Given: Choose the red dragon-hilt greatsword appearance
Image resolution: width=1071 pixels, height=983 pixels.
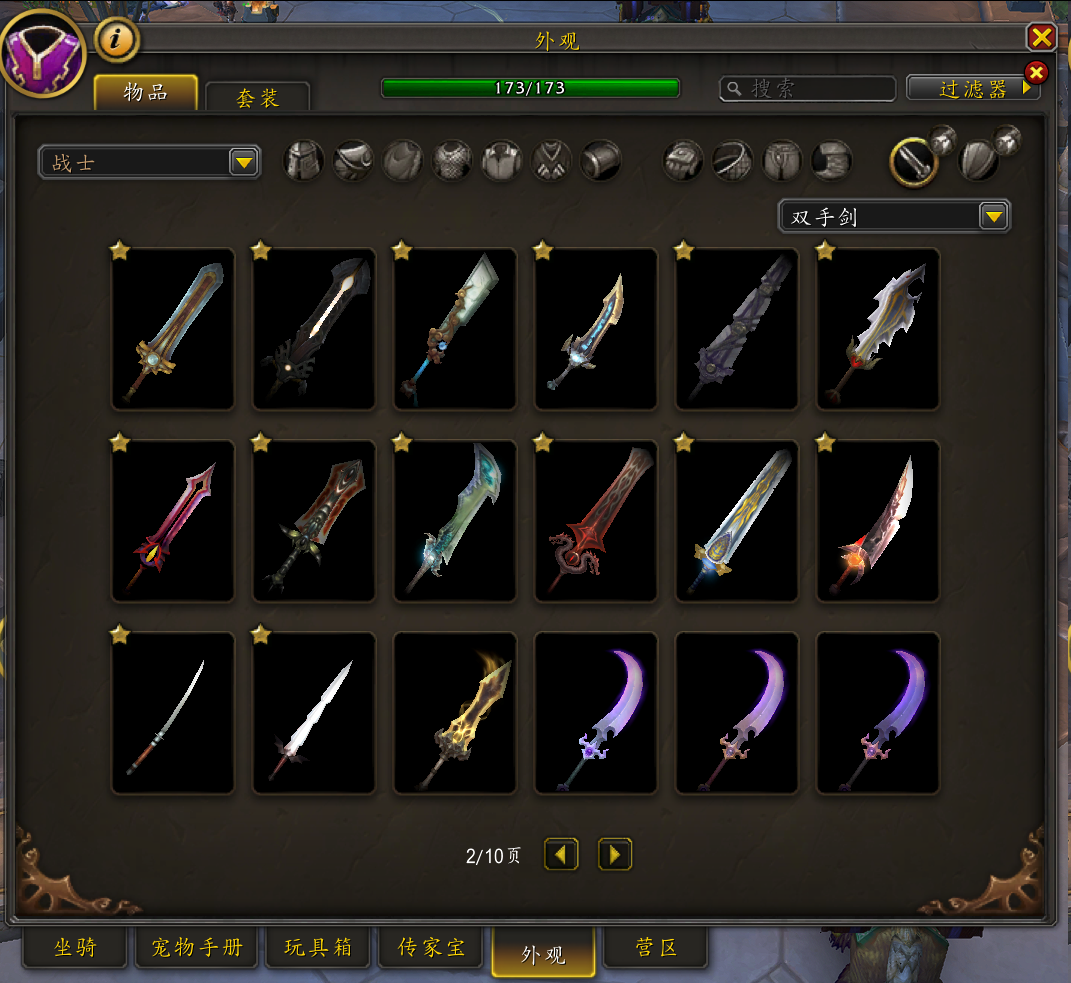Looking at the screenshot, I should pos(596,521).
